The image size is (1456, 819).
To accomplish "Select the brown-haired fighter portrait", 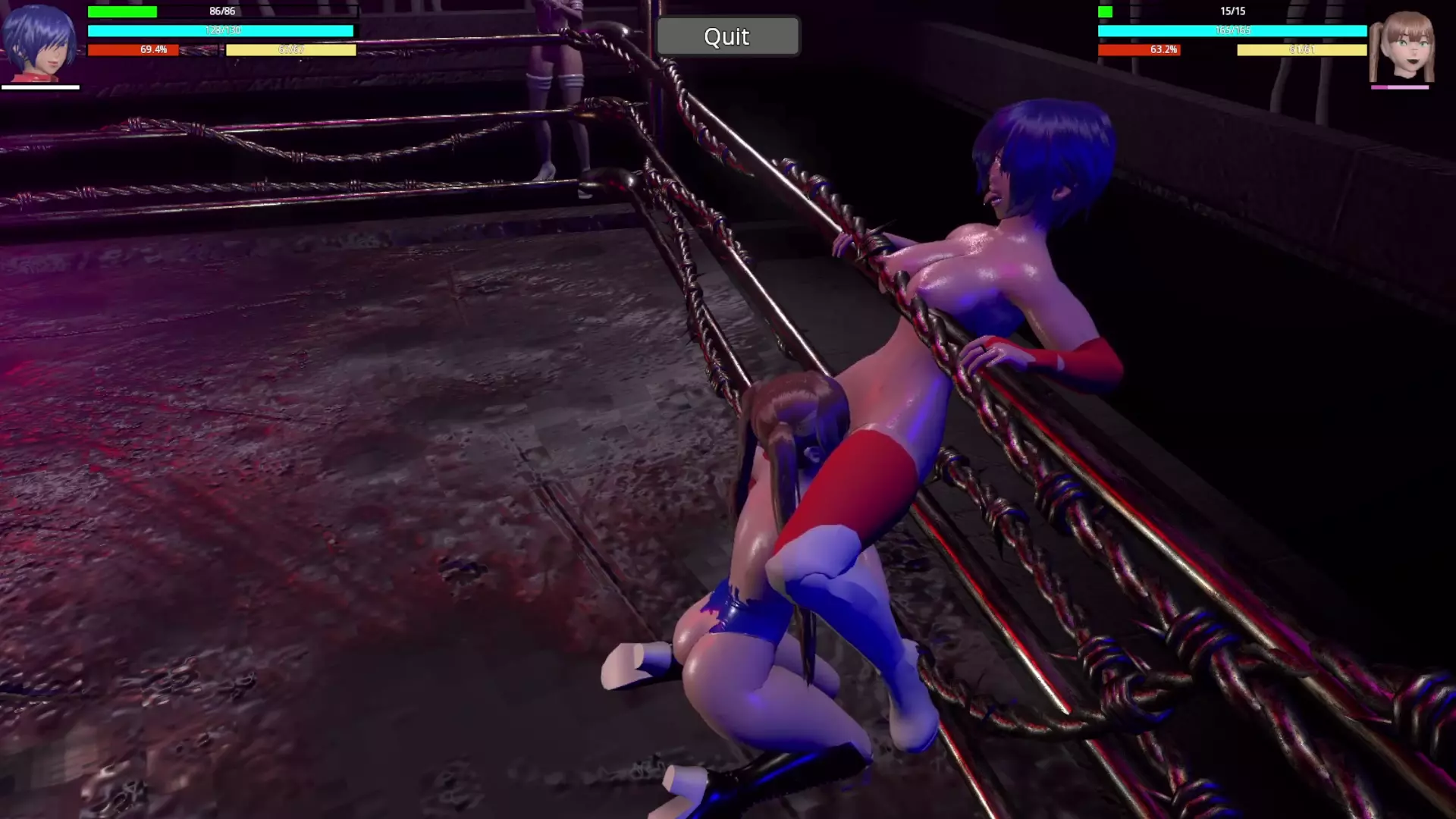I will pyautogui.click(x=1402, y=47).
